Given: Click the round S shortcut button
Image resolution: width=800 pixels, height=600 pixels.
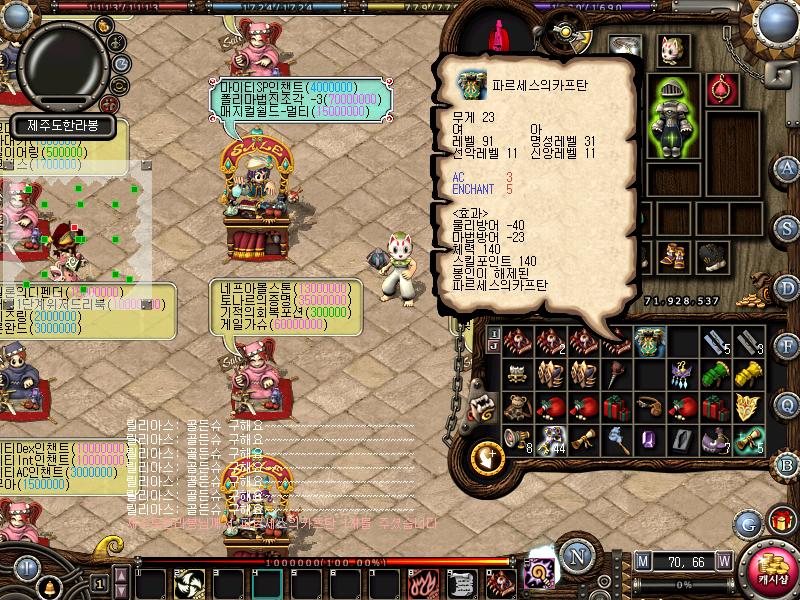Looking at the screenshot, I should (x=787, y=226).
